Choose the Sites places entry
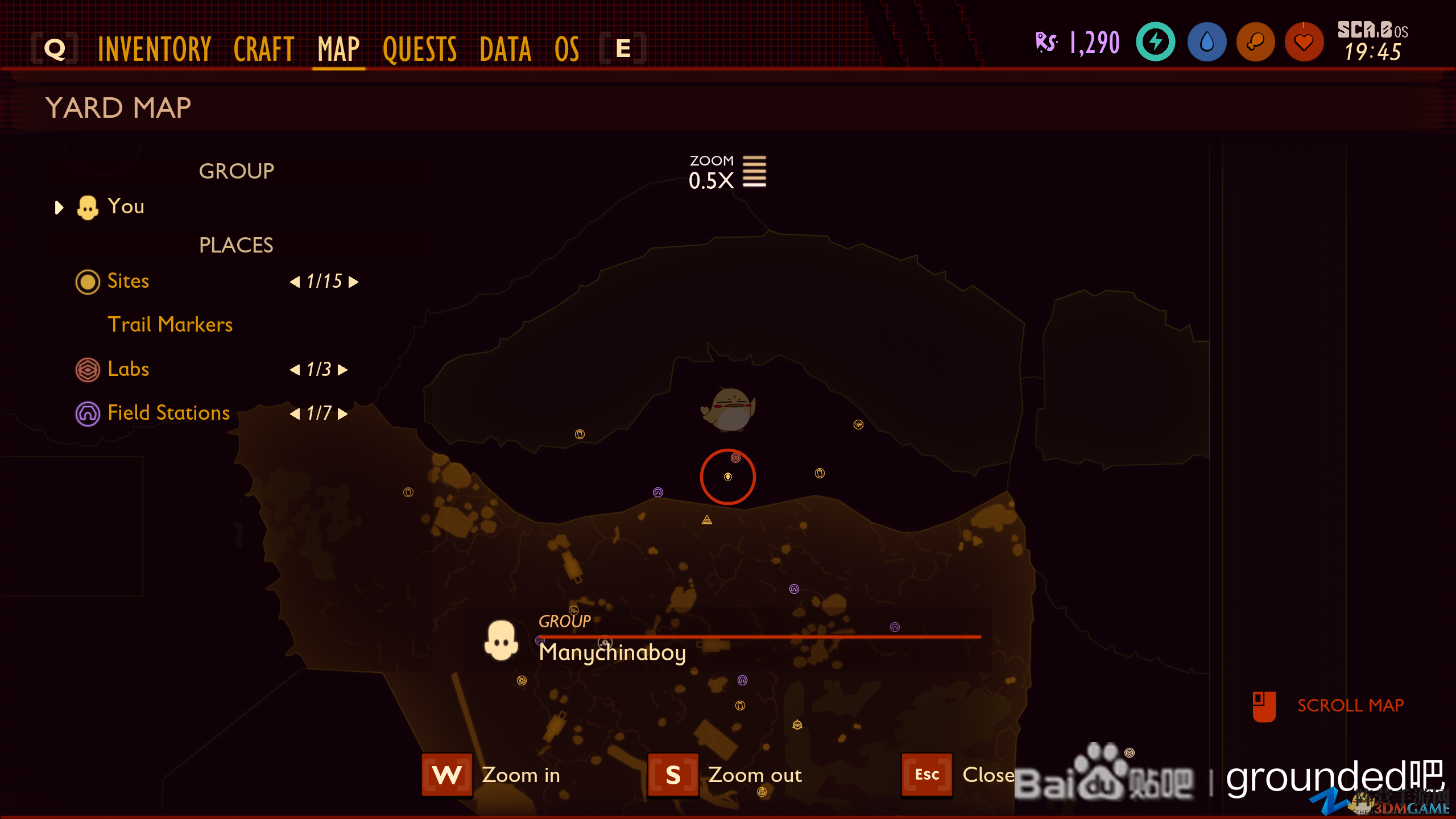The width and height of the screenshot is (1456, 819). tap(128, 281)
